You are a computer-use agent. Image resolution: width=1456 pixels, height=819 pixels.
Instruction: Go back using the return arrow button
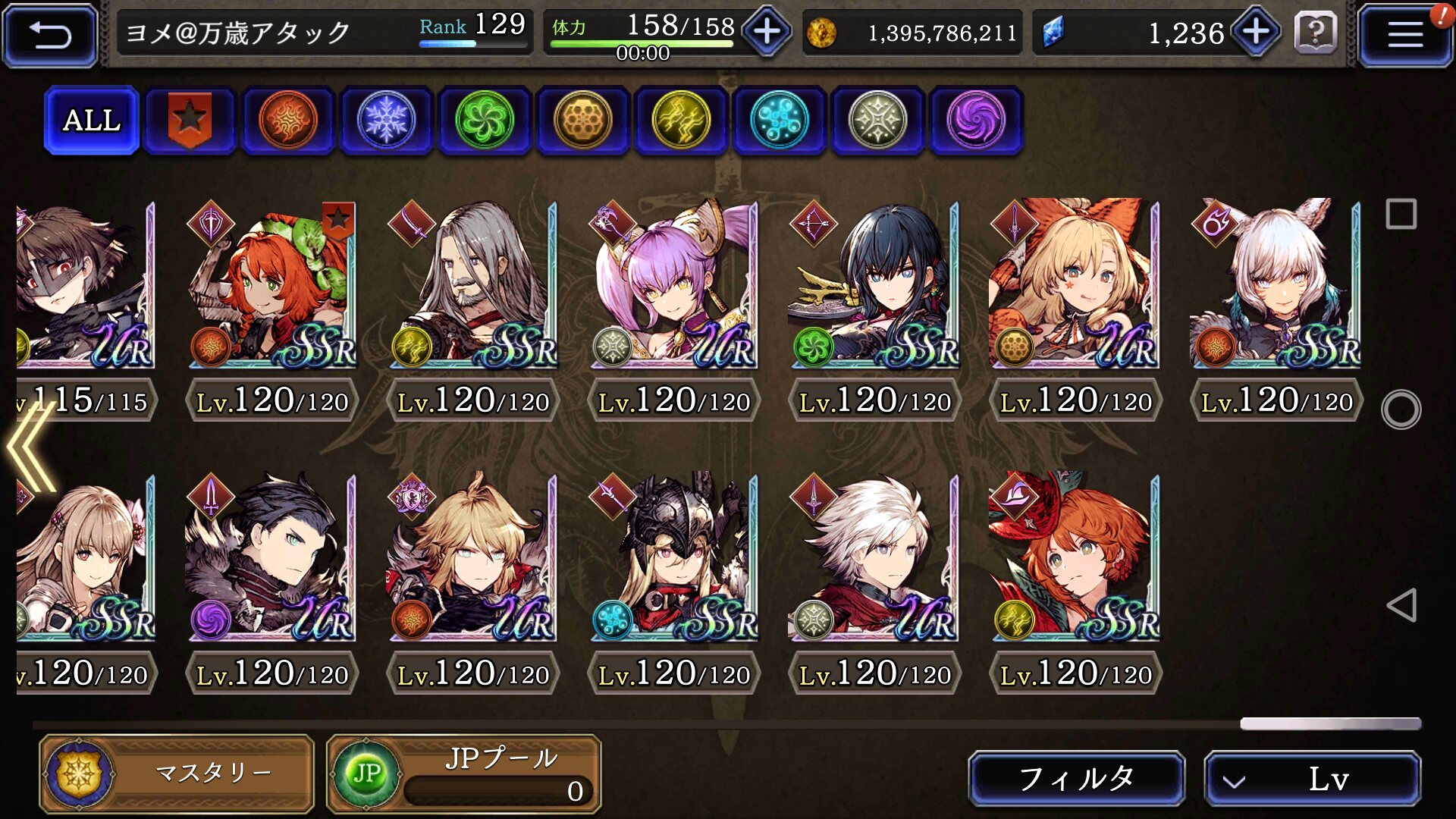pos(50,35)
